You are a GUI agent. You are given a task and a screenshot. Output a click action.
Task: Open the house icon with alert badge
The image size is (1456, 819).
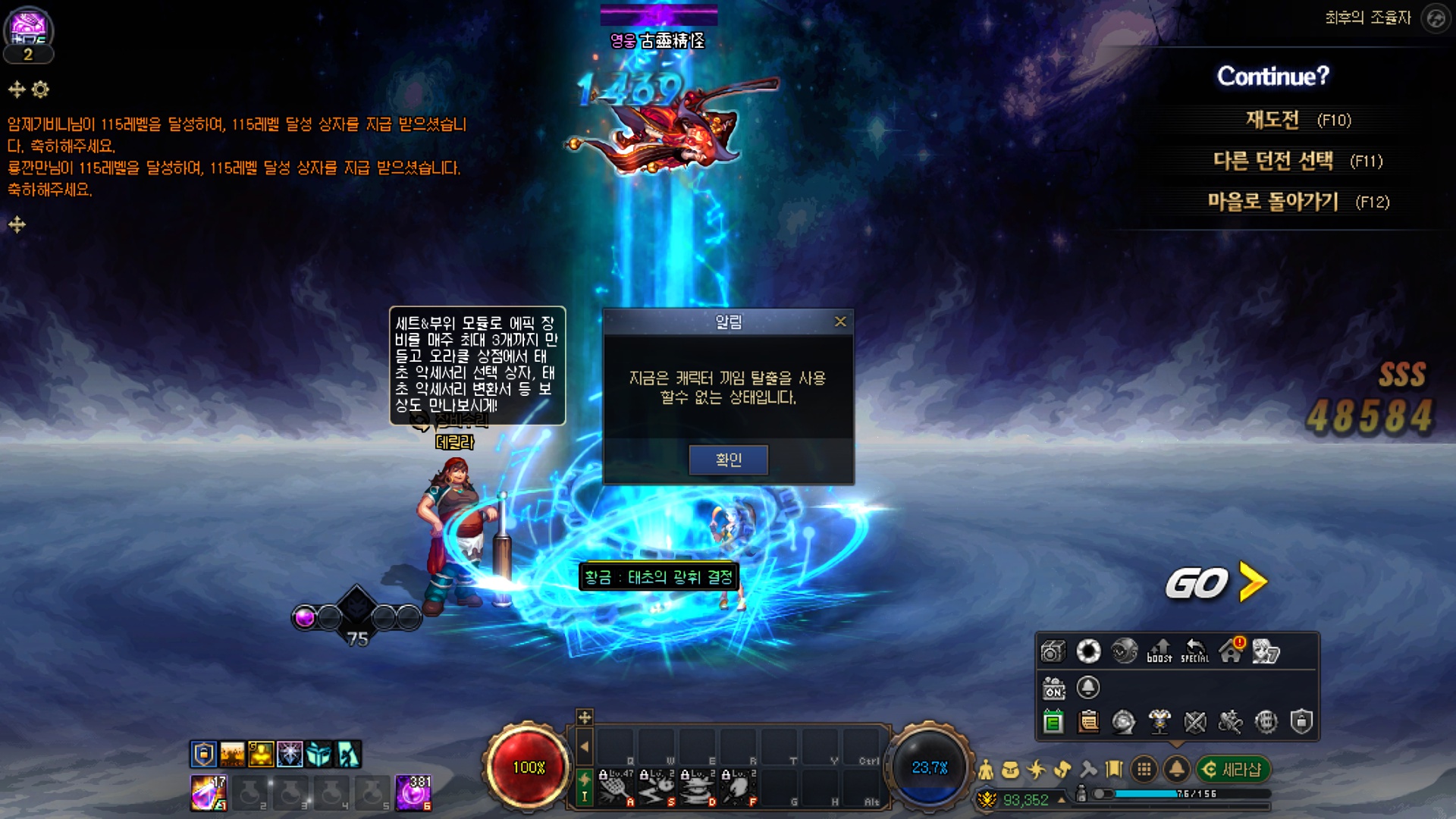coord(1231,651)
